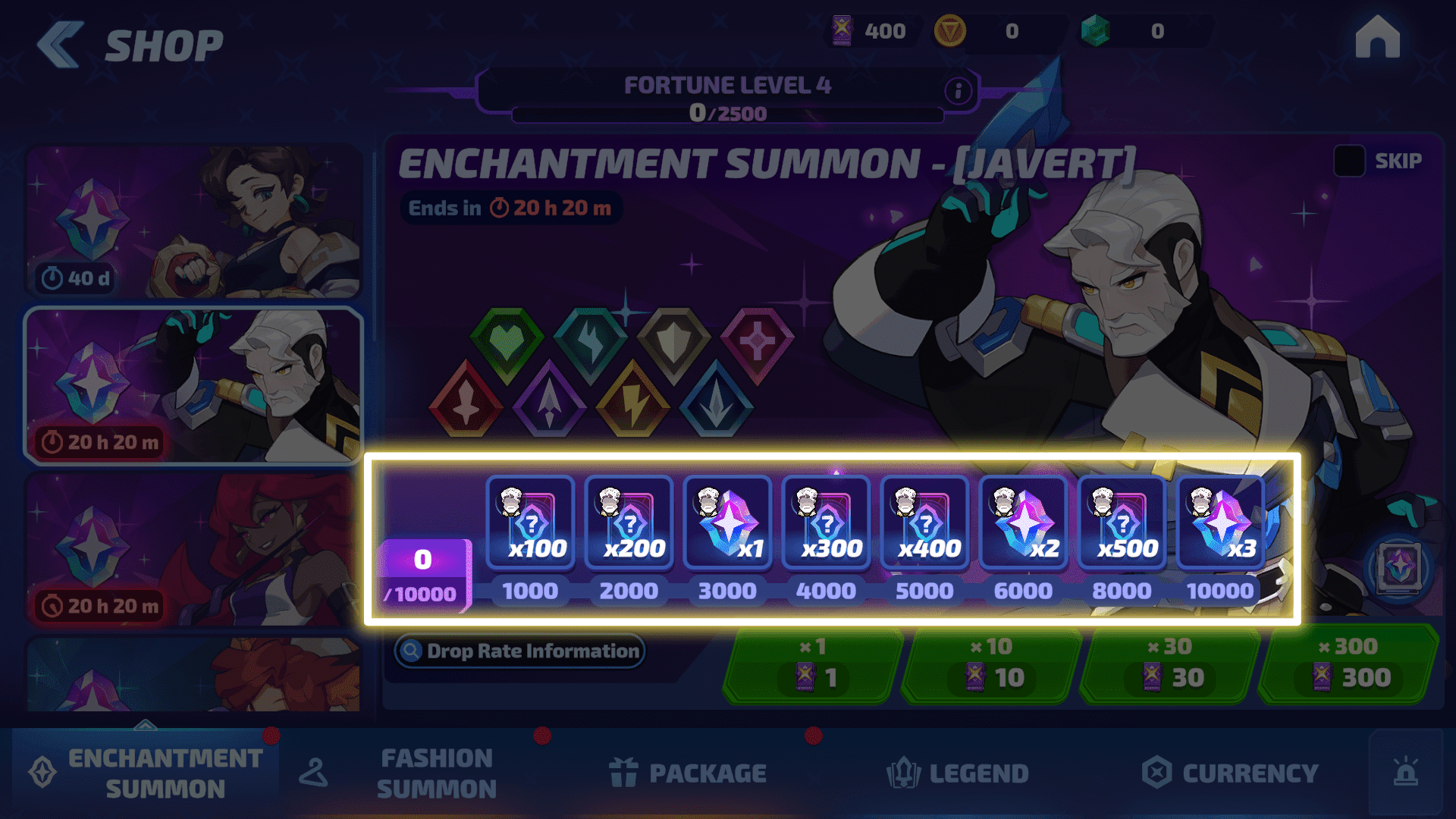The height and width of the screenshot is (819, 1456).
Task: Perform the x300 summon
Action: (1348, 665)
